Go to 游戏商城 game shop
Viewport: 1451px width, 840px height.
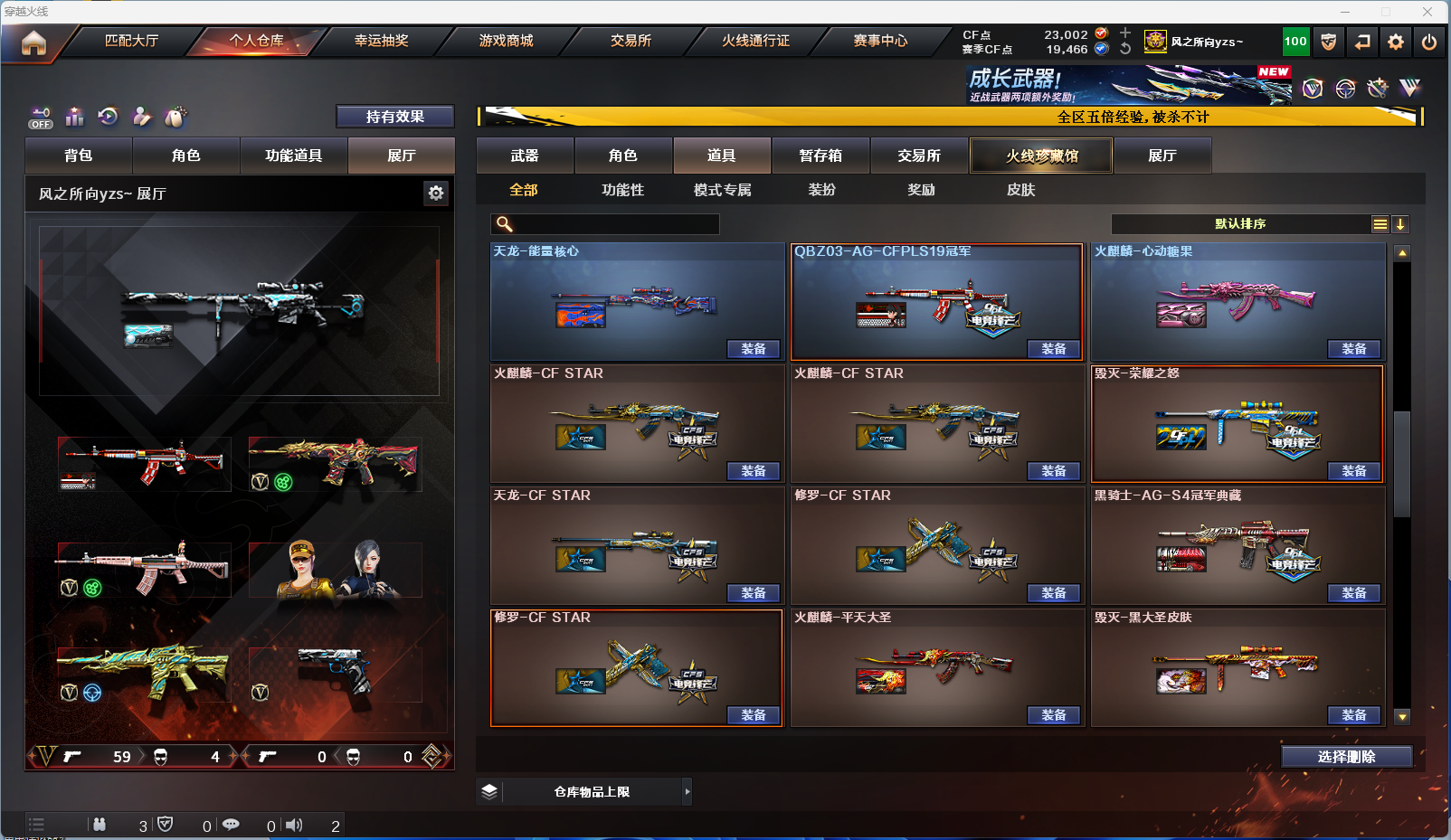click(506, 41)
